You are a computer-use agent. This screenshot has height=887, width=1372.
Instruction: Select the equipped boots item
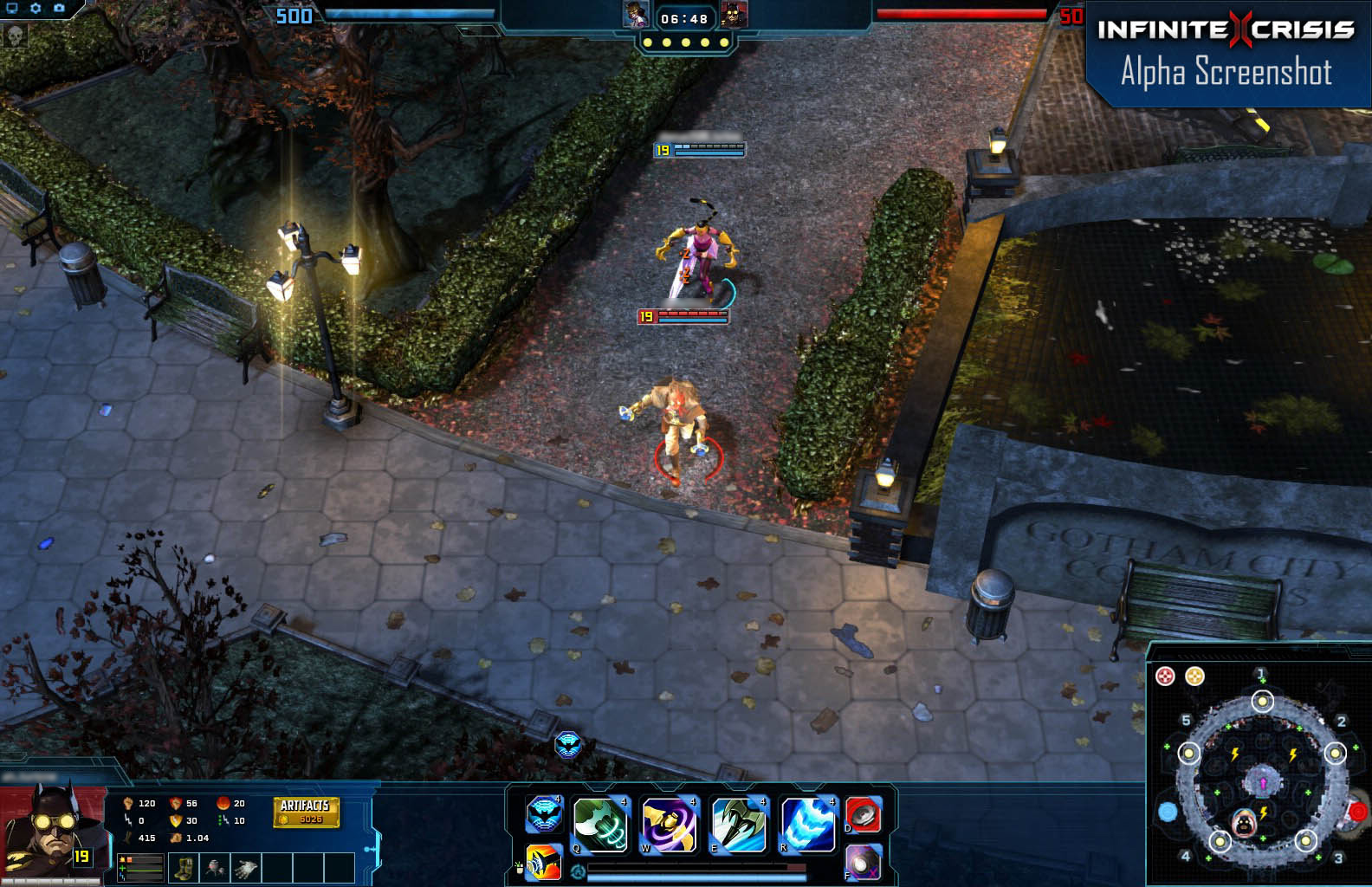point(185,868)
